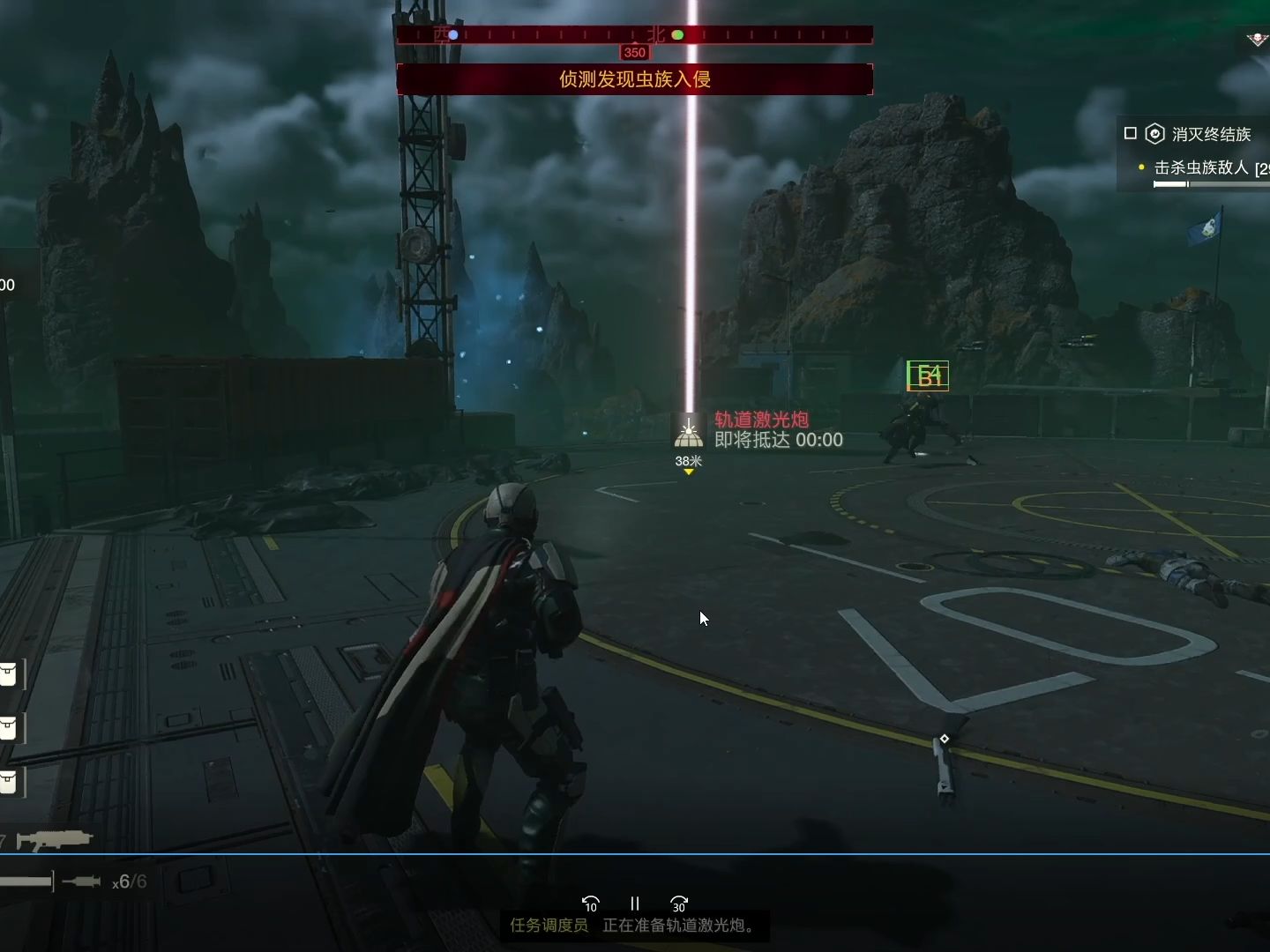The width and height of the screenshot is (1270, 952).
Task: Click the compass heading bar
Action: [x=635, y=34]
